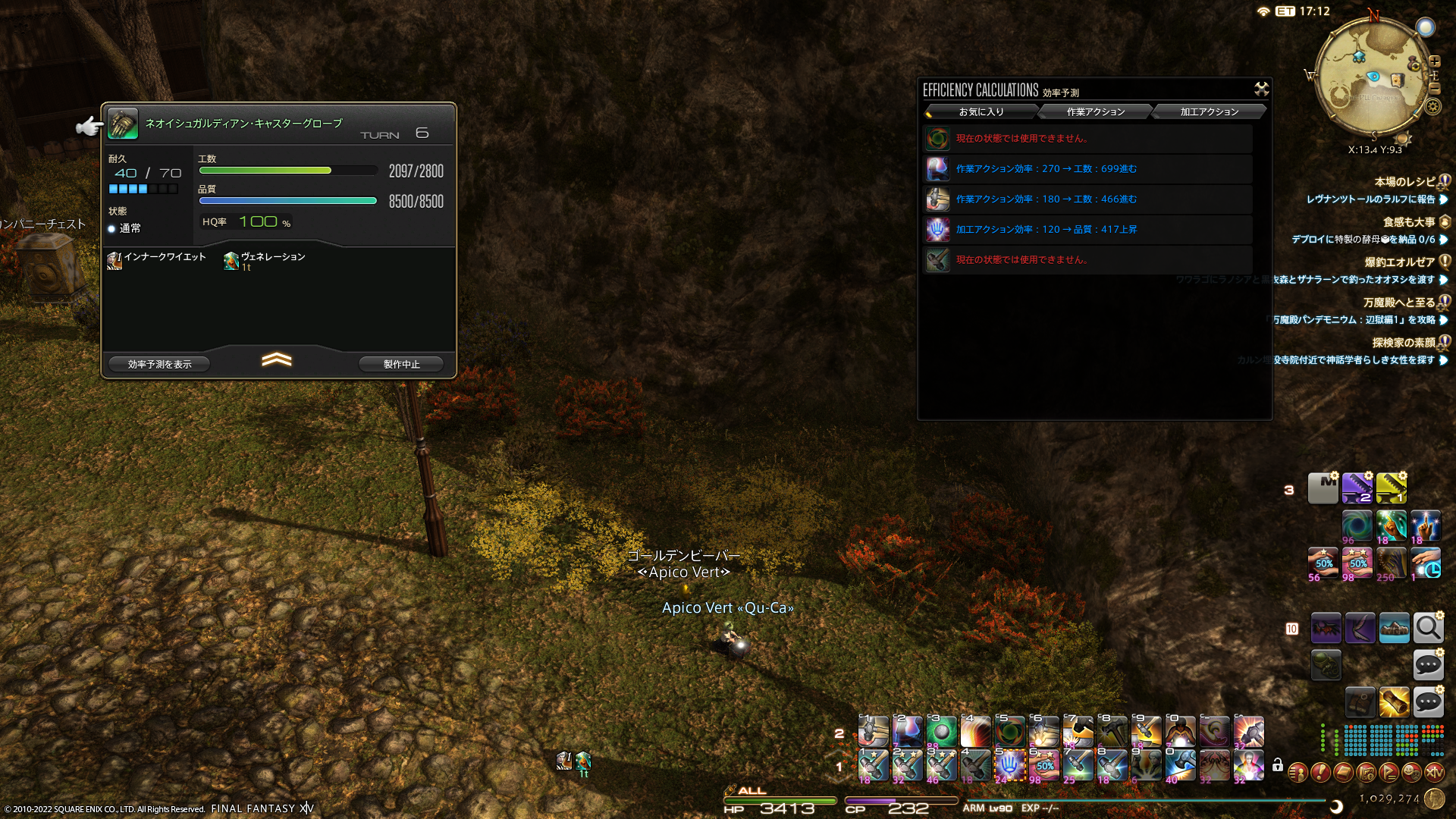Select the 爆釣エオルゼア quest in the tracker
This screenshot has width=1456, height=819.
coord(1399,262)
